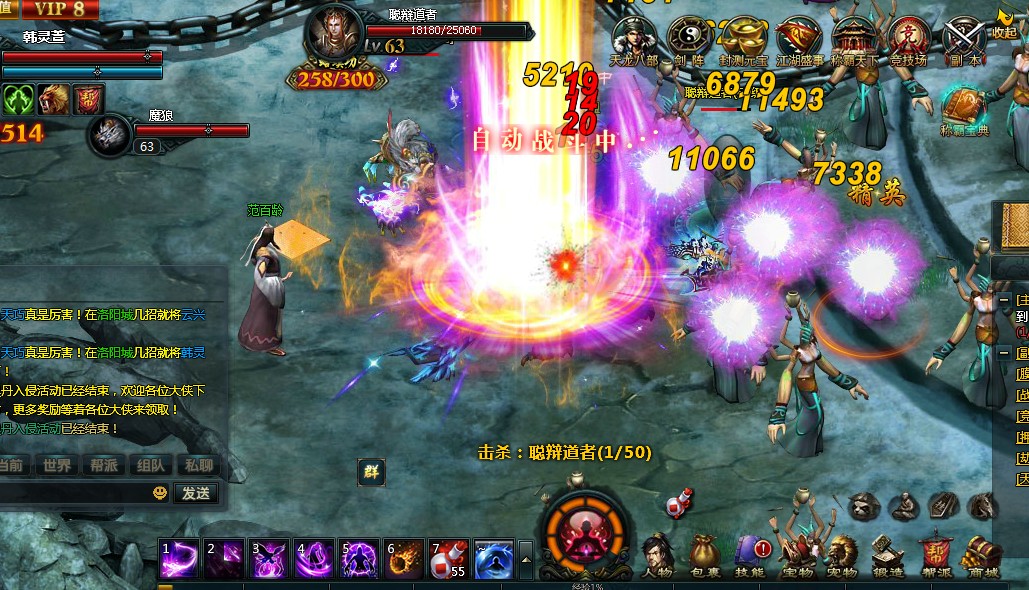Open the 江湖盛事 events icon
Image resolution: width=1029 pixels, height=590 pixels.
tap(799, 38)
